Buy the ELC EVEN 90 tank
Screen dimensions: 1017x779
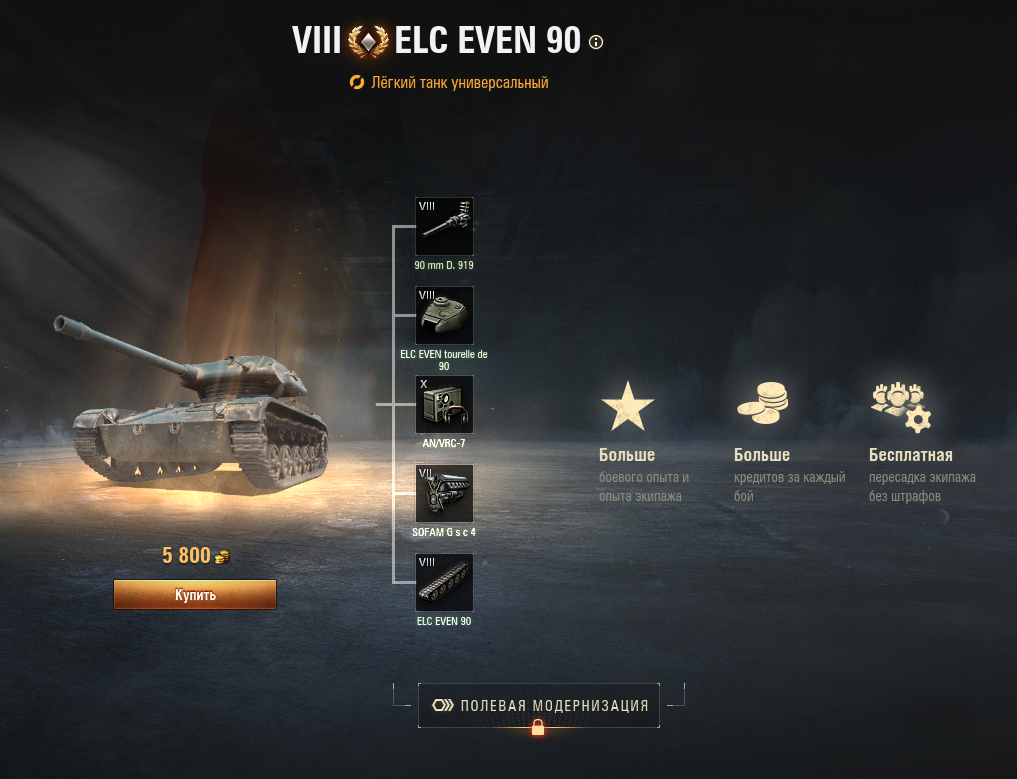click(194, 594)
